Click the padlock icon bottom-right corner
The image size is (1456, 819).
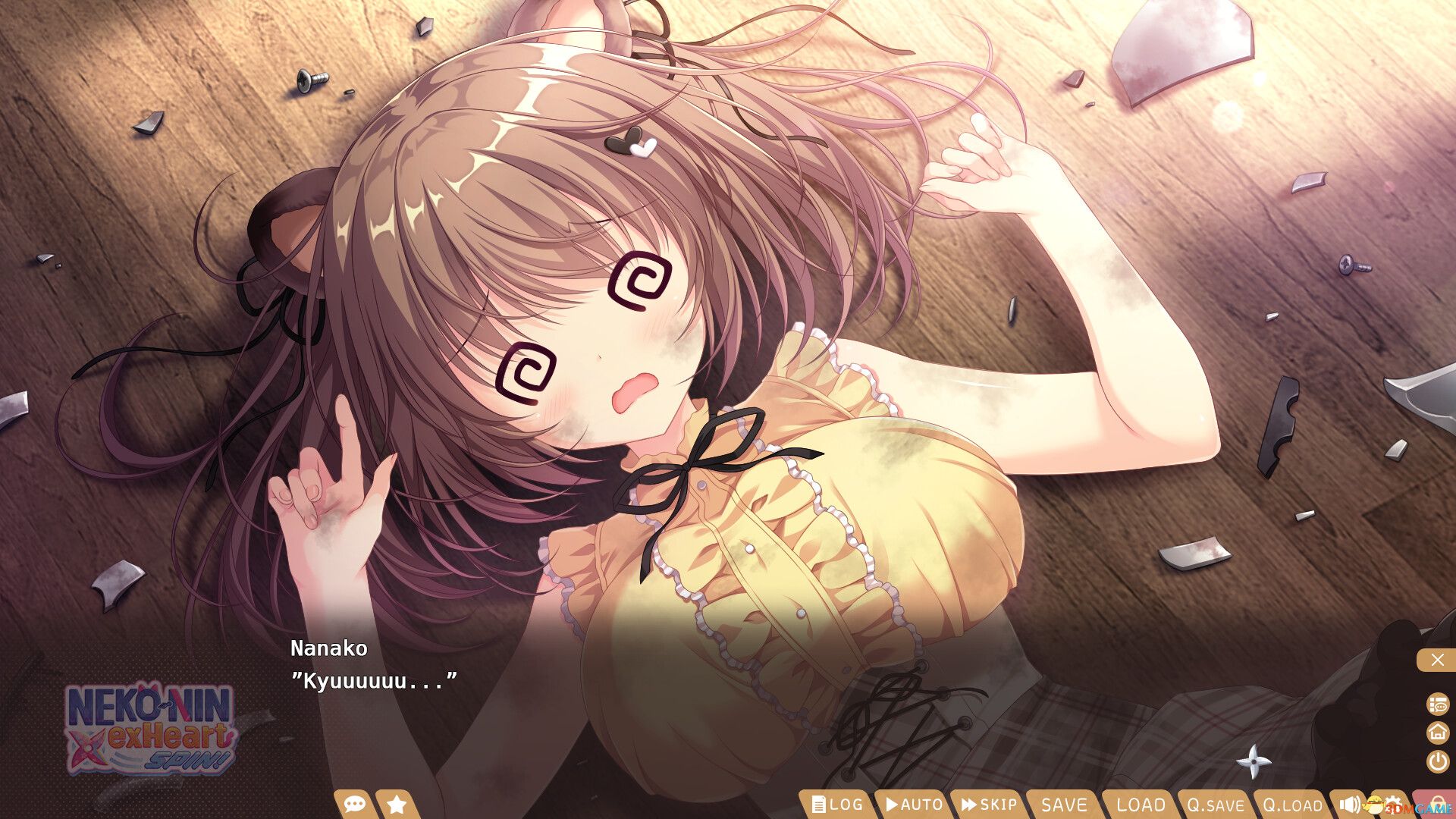click(1438, 804)
